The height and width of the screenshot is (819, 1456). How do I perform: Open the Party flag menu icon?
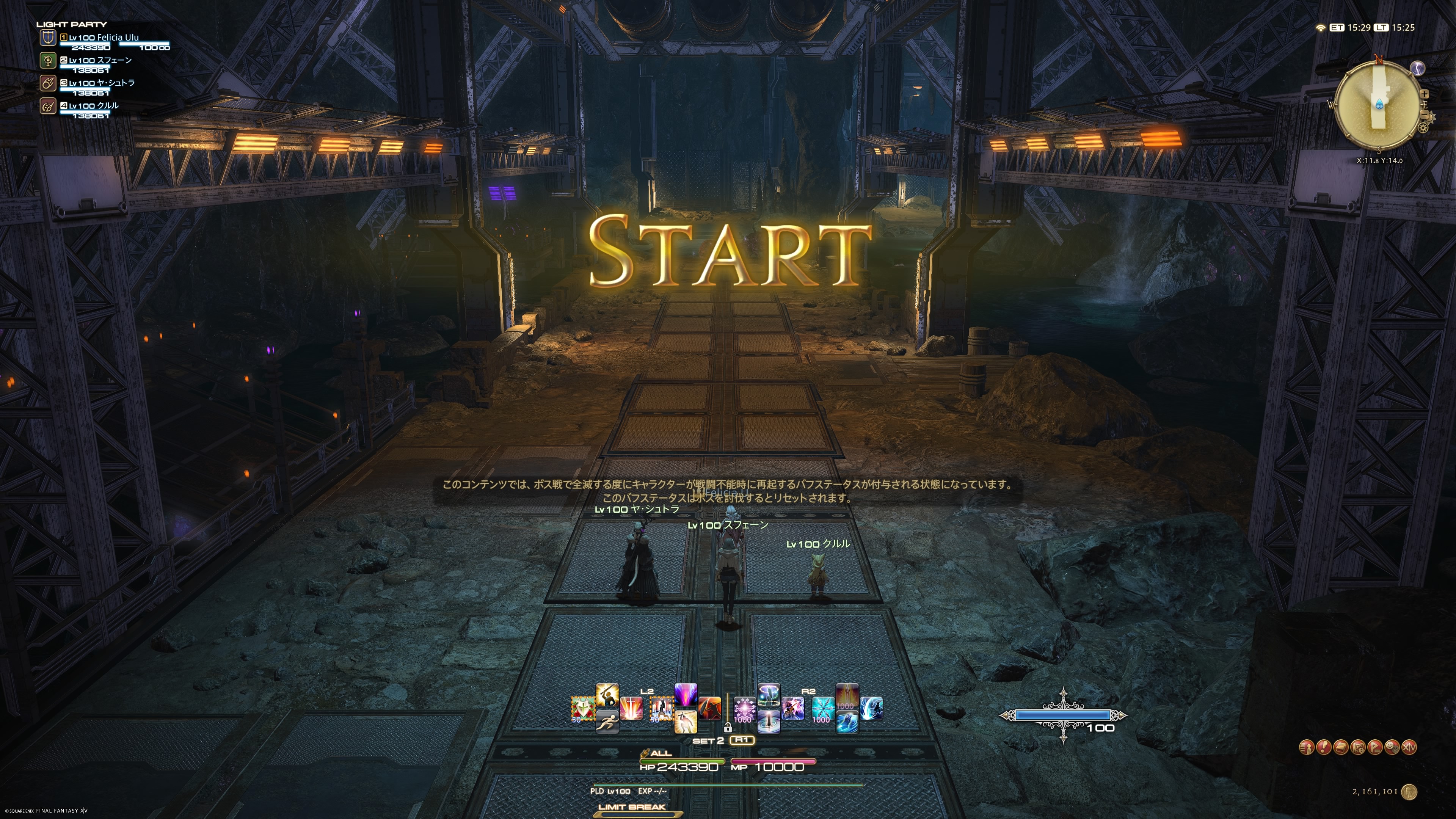point(1375,747)
